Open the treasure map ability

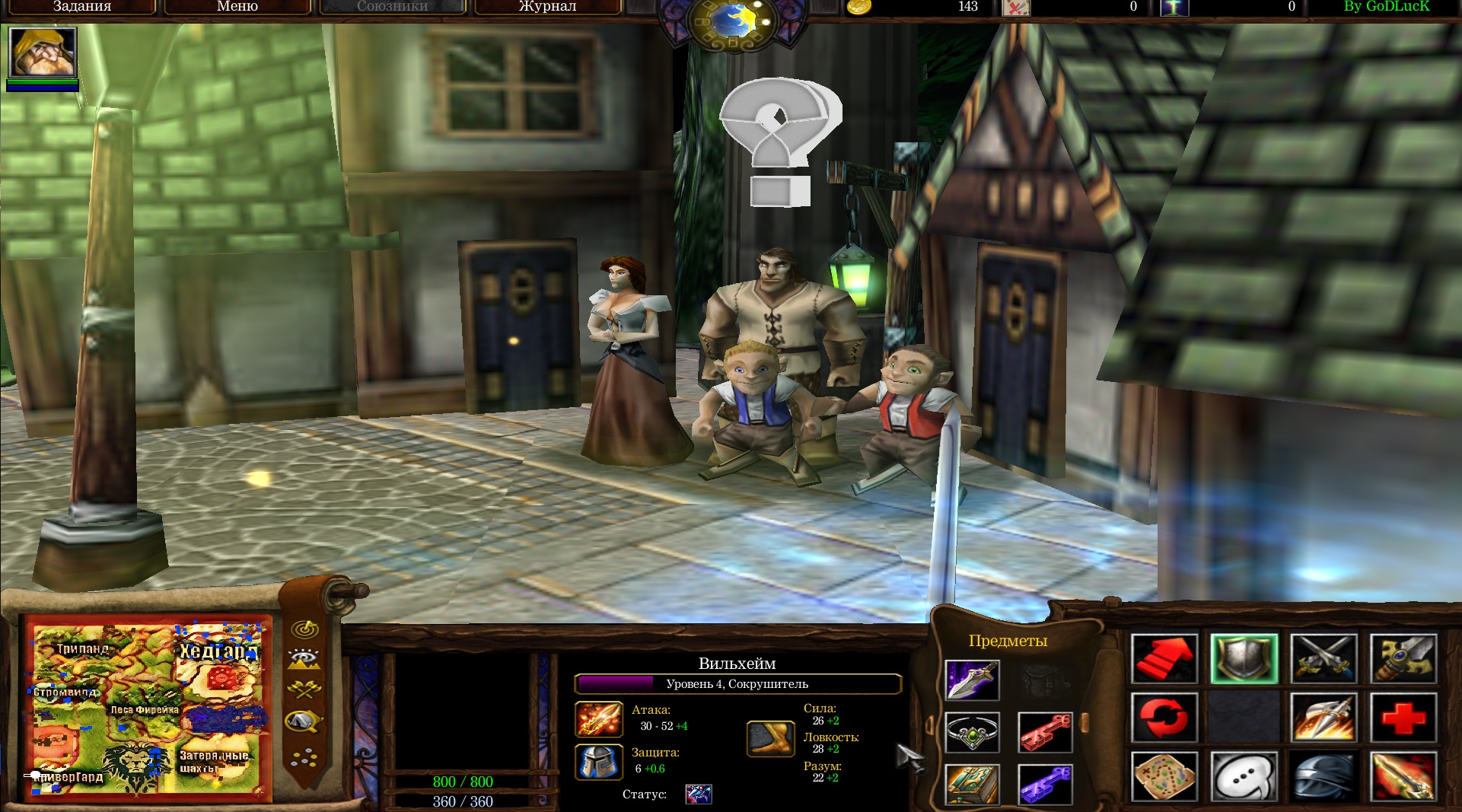[x=1164, y=776]
